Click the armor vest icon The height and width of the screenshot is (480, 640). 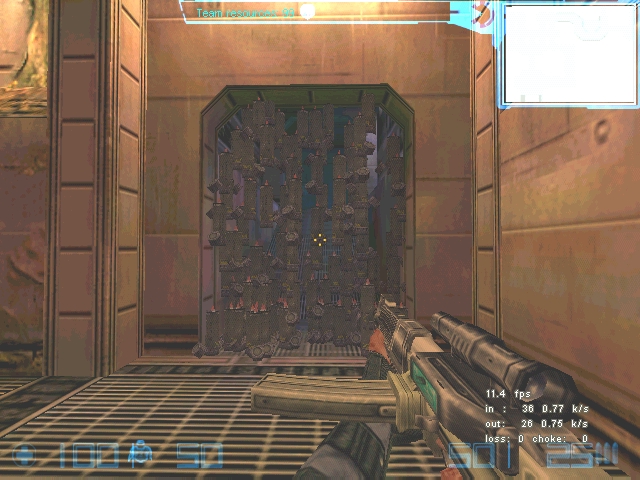click(x=140, y=456)
